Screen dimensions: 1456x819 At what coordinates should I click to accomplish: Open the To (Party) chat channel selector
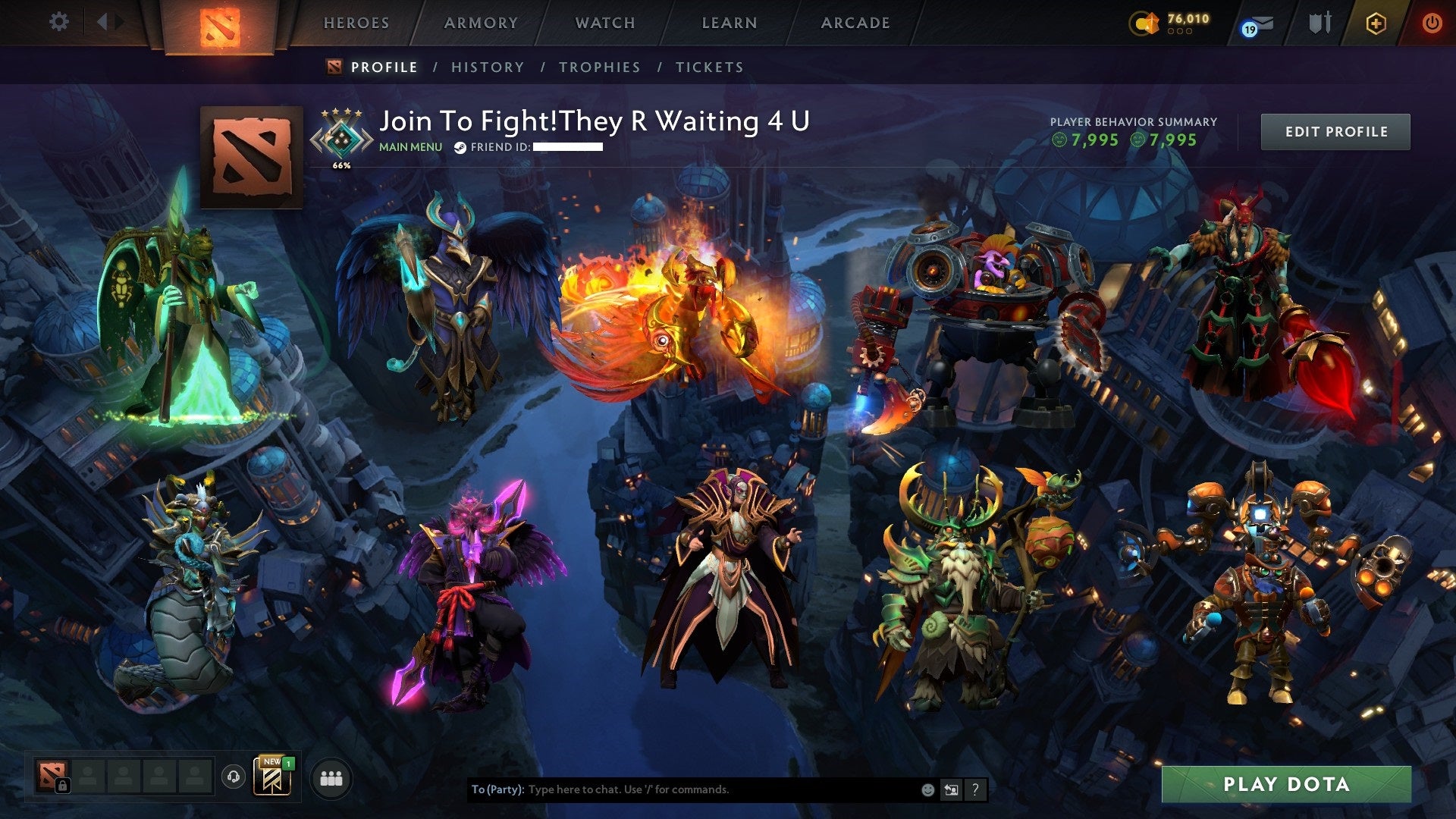[497, 789]
